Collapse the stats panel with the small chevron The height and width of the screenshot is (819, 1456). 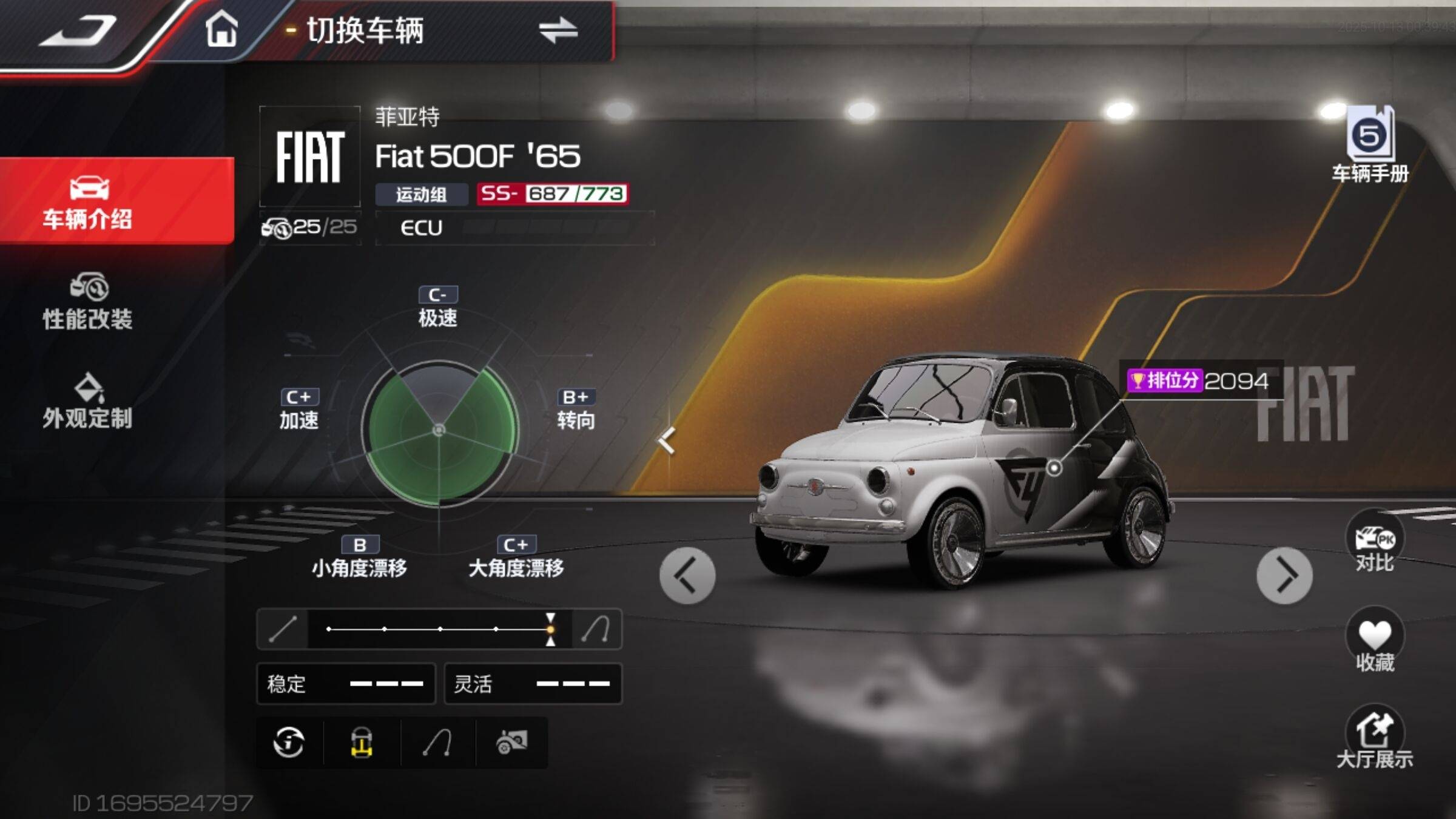[x=667, y=440]
